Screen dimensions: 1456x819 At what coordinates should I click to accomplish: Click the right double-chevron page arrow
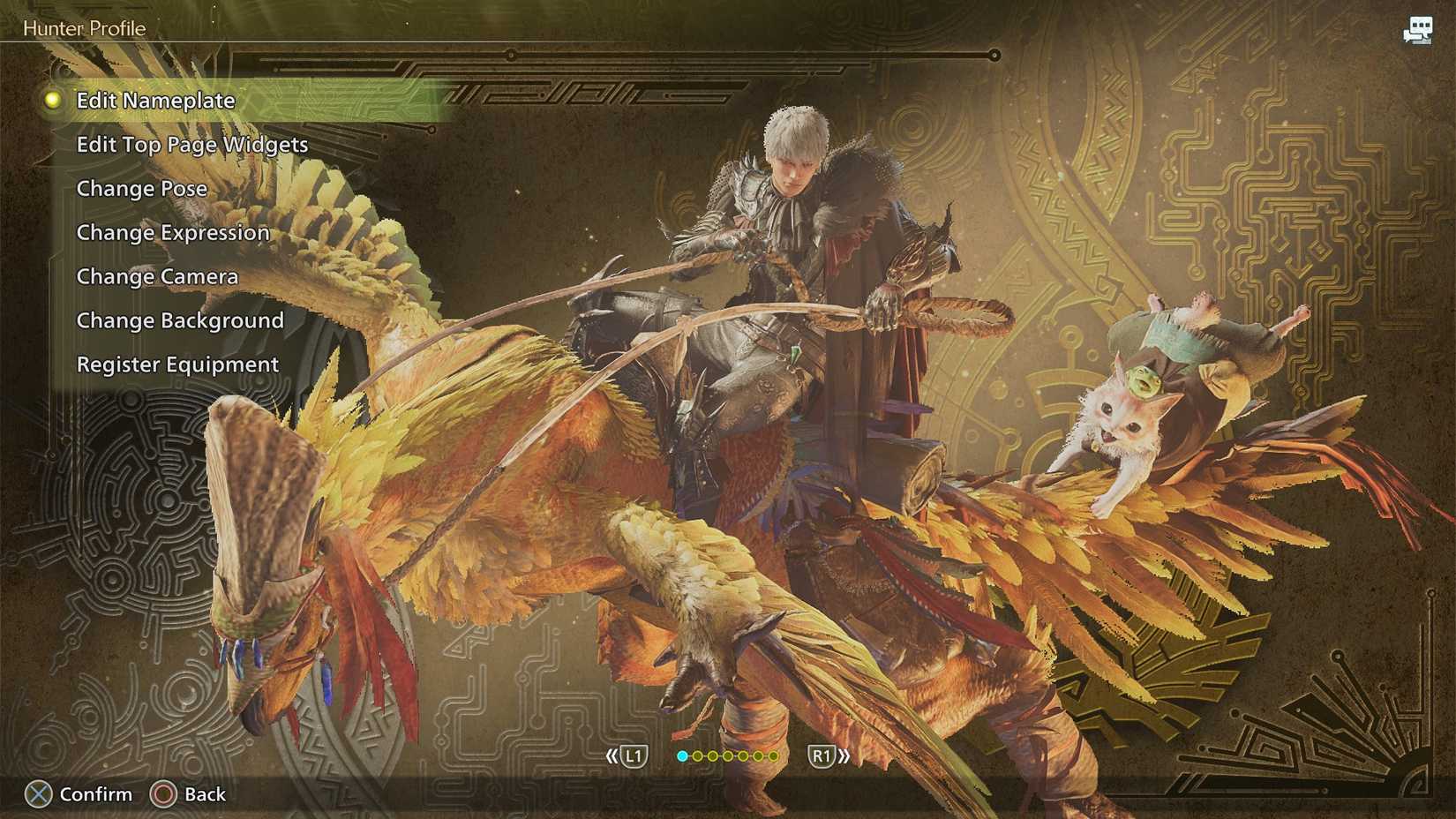pyautogui.click(x=844, y=756)
